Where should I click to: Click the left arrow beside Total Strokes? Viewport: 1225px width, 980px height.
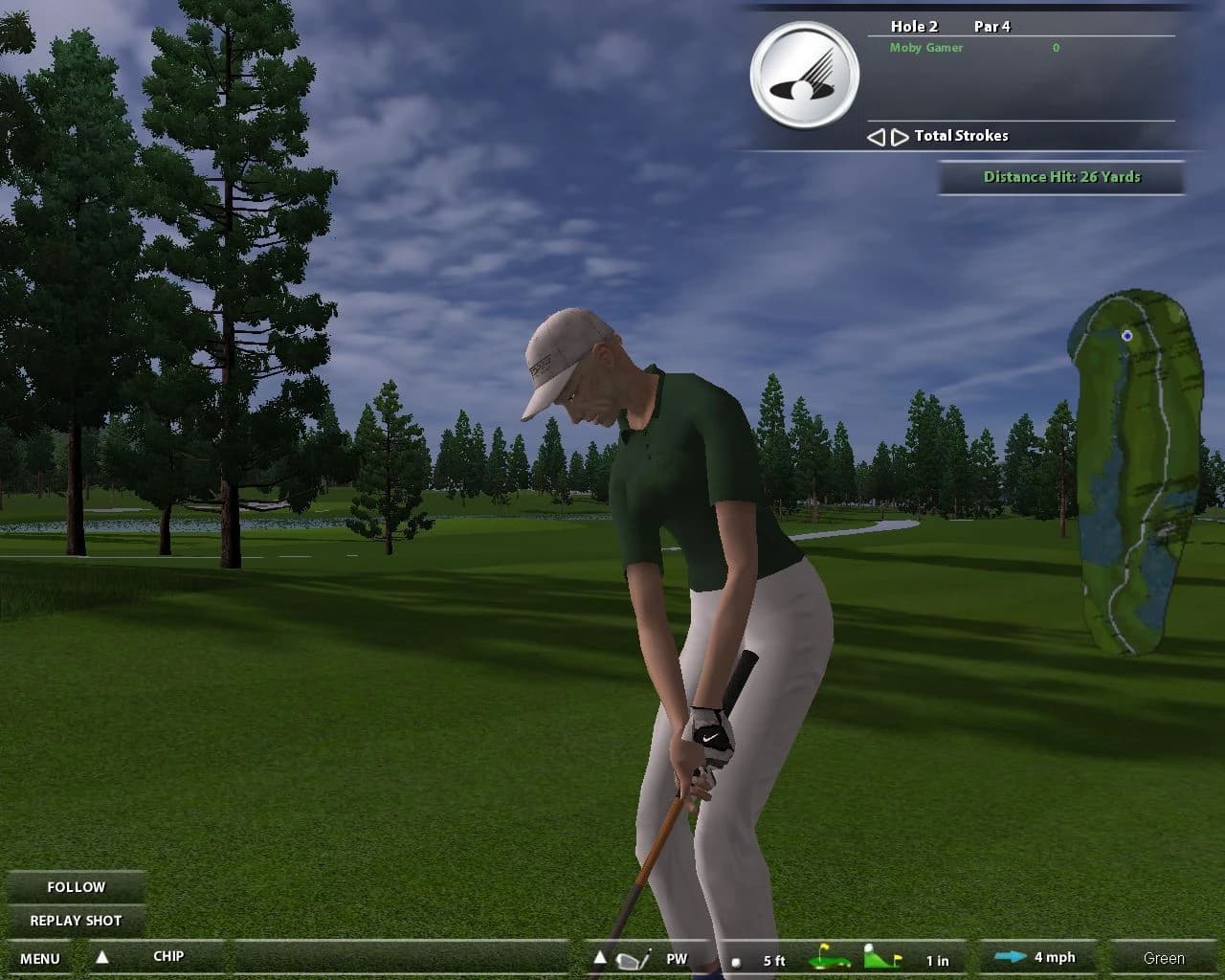pos(876,136)
